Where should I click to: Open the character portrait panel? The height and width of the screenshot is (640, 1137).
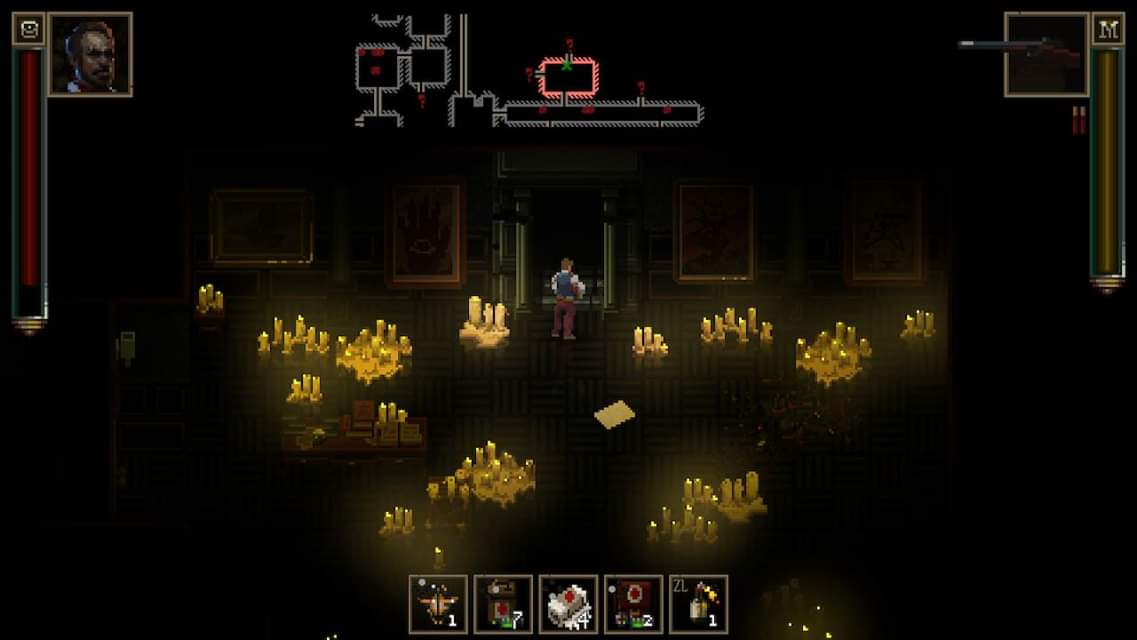coord(90,54)
